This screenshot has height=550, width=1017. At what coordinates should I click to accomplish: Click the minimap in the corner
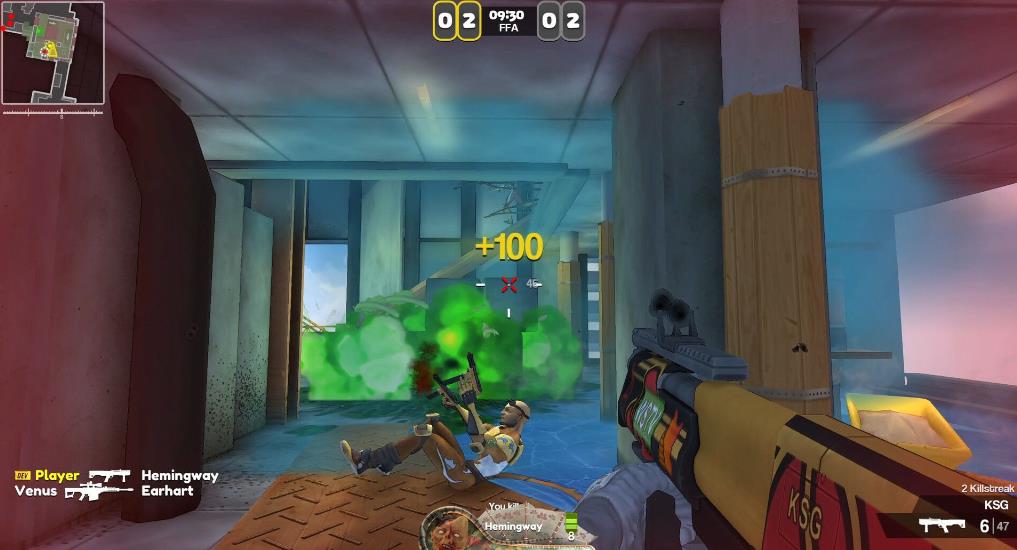pyautogui.click(x=52, y=53)
